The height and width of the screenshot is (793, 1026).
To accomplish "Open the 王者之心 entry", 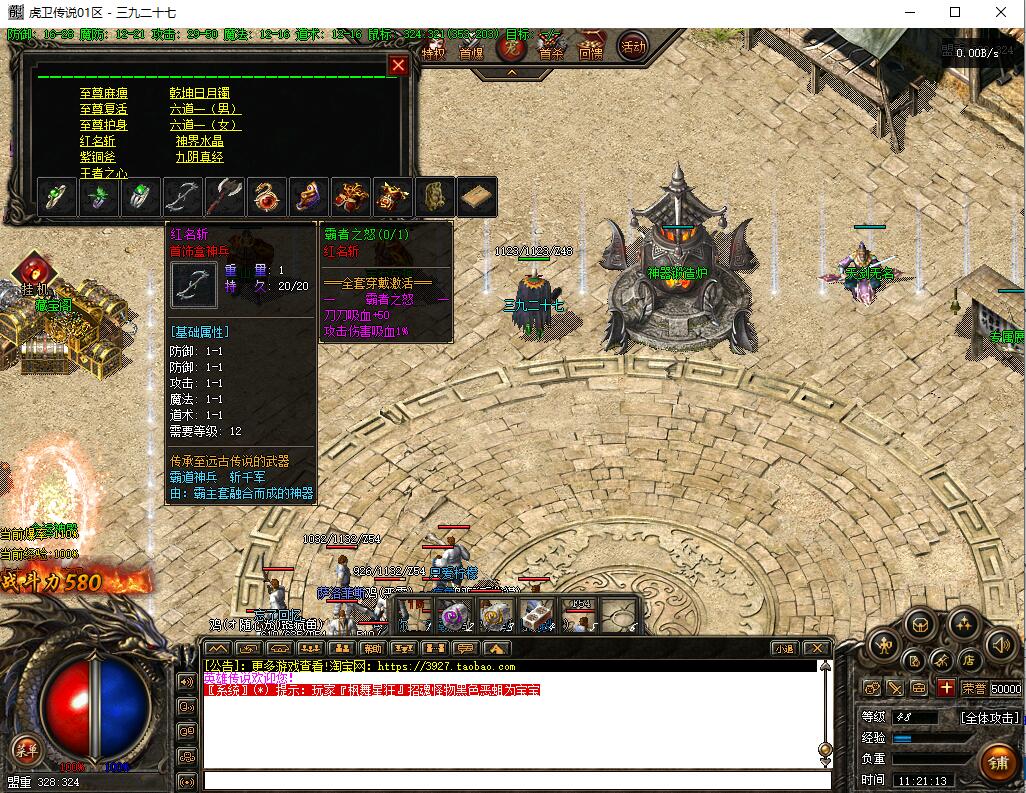I will click(104, 173).
